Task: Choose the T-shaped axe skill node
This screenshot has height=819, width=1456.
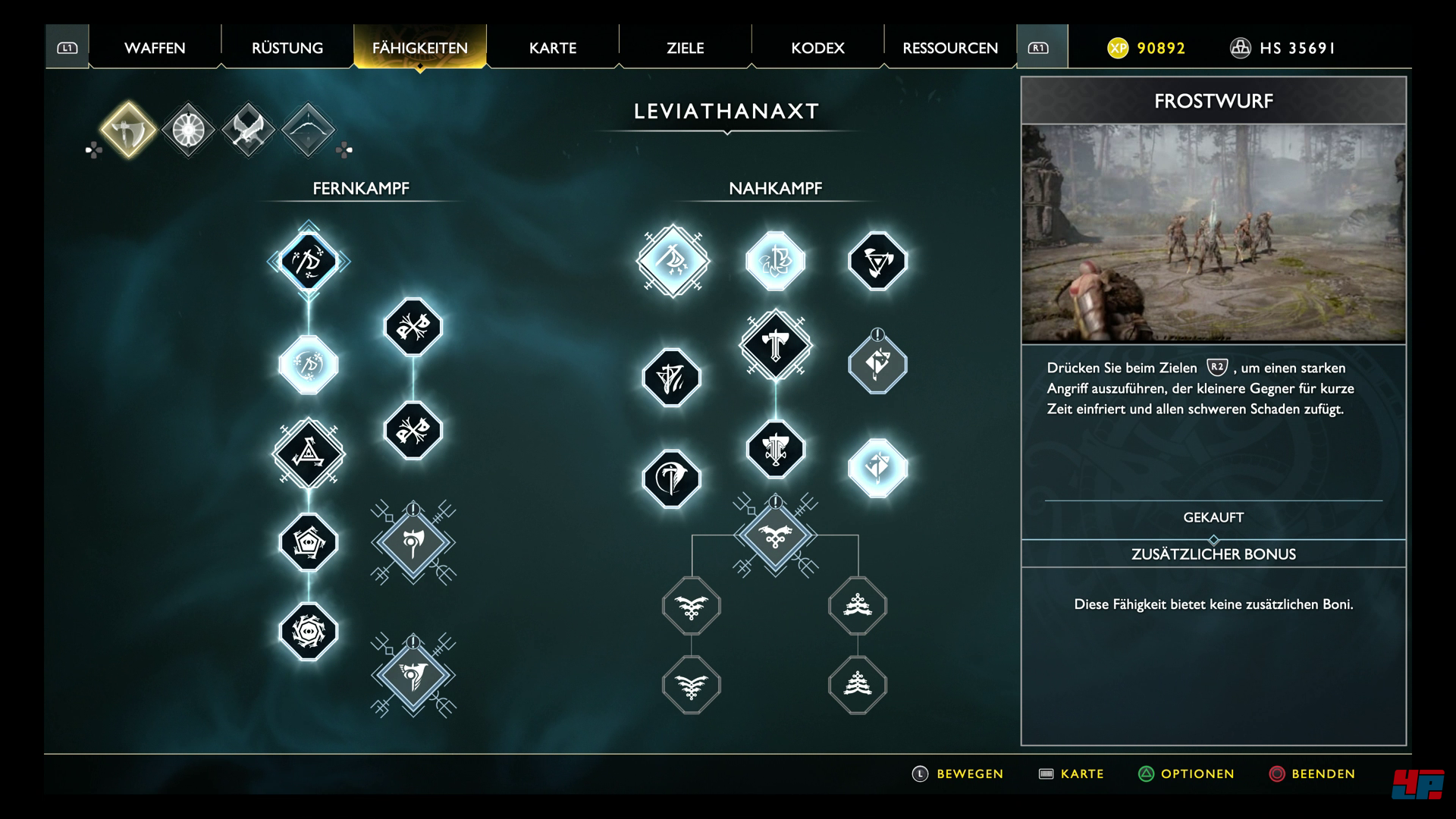Action: click(775, 346)
